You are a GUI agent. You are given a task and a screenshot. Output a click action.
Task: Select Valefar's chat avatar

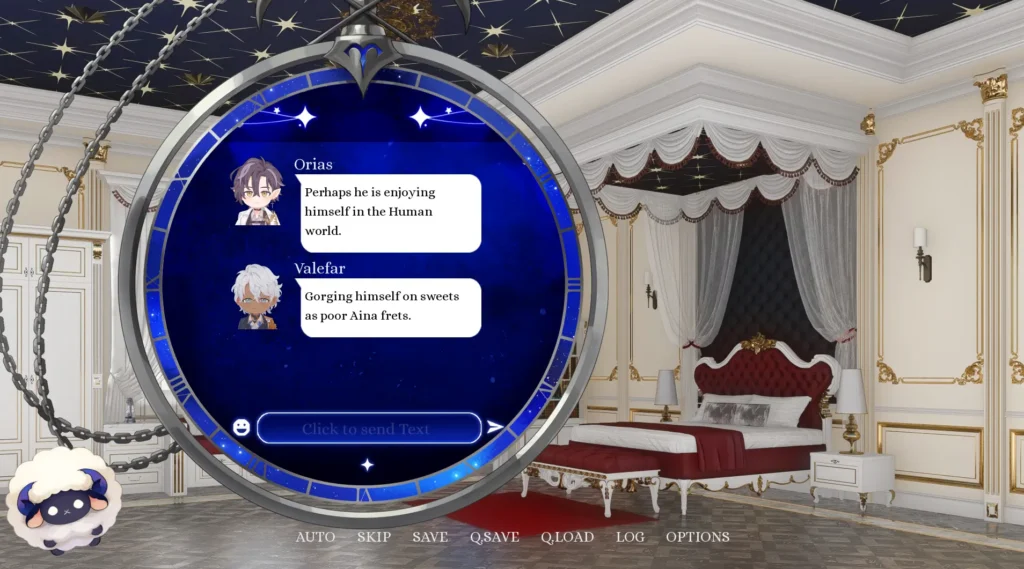click(x=257, y=297)
